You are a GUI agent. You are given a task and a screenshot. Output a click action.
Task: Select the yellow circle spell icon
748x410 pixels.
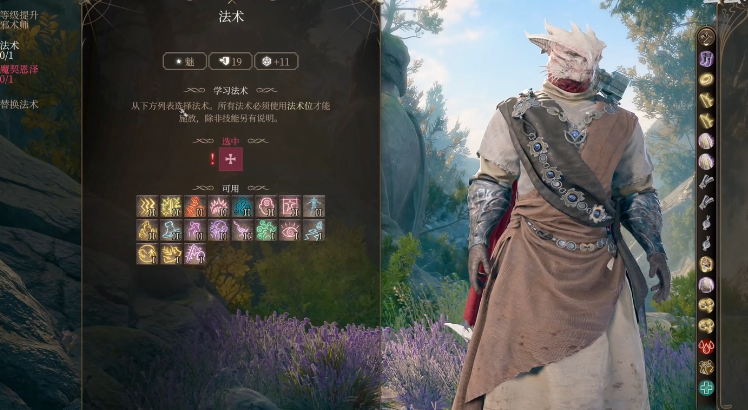coord(147,254)
